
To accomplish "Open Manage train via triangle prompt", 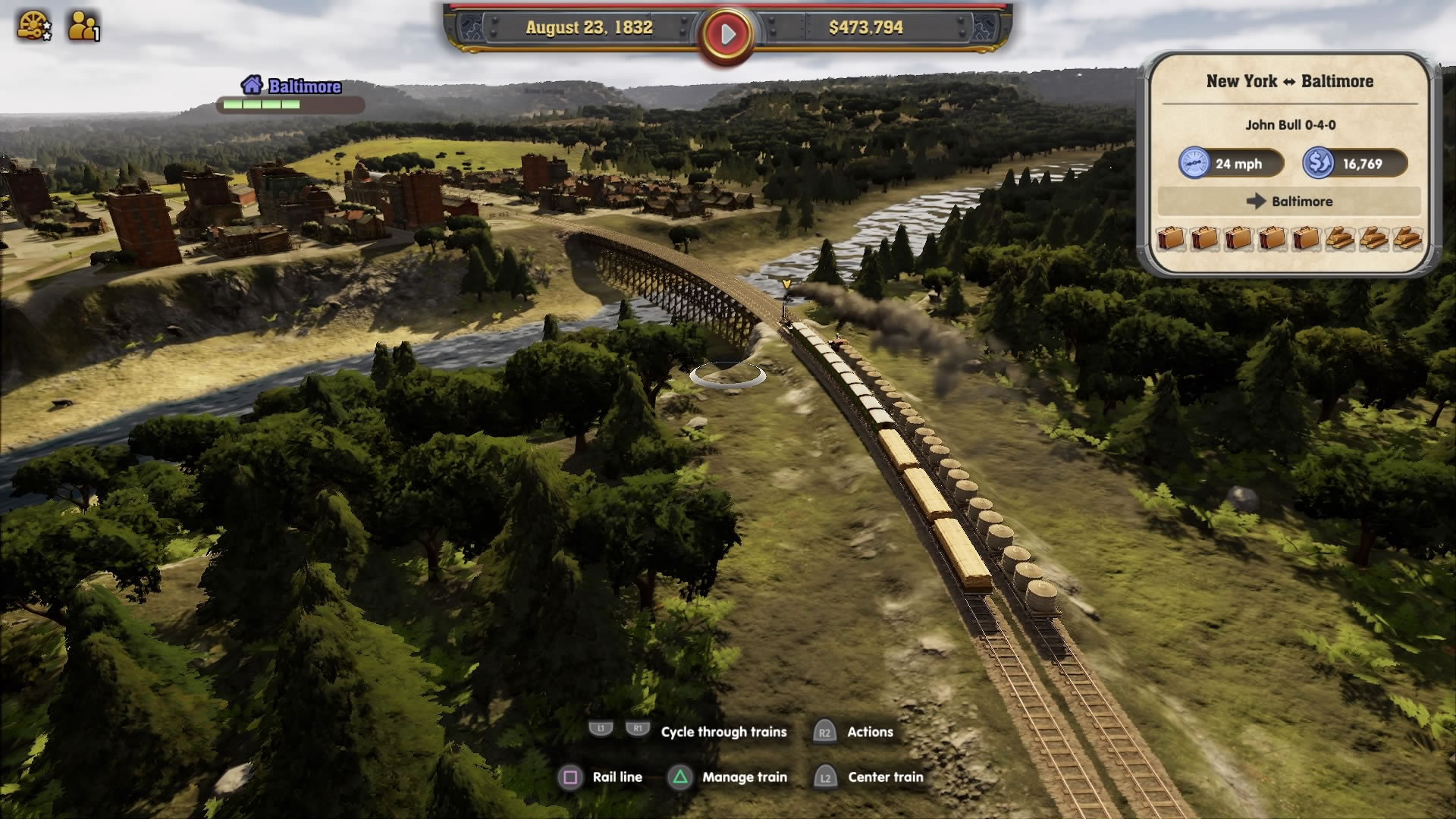I will coord(681,777).
